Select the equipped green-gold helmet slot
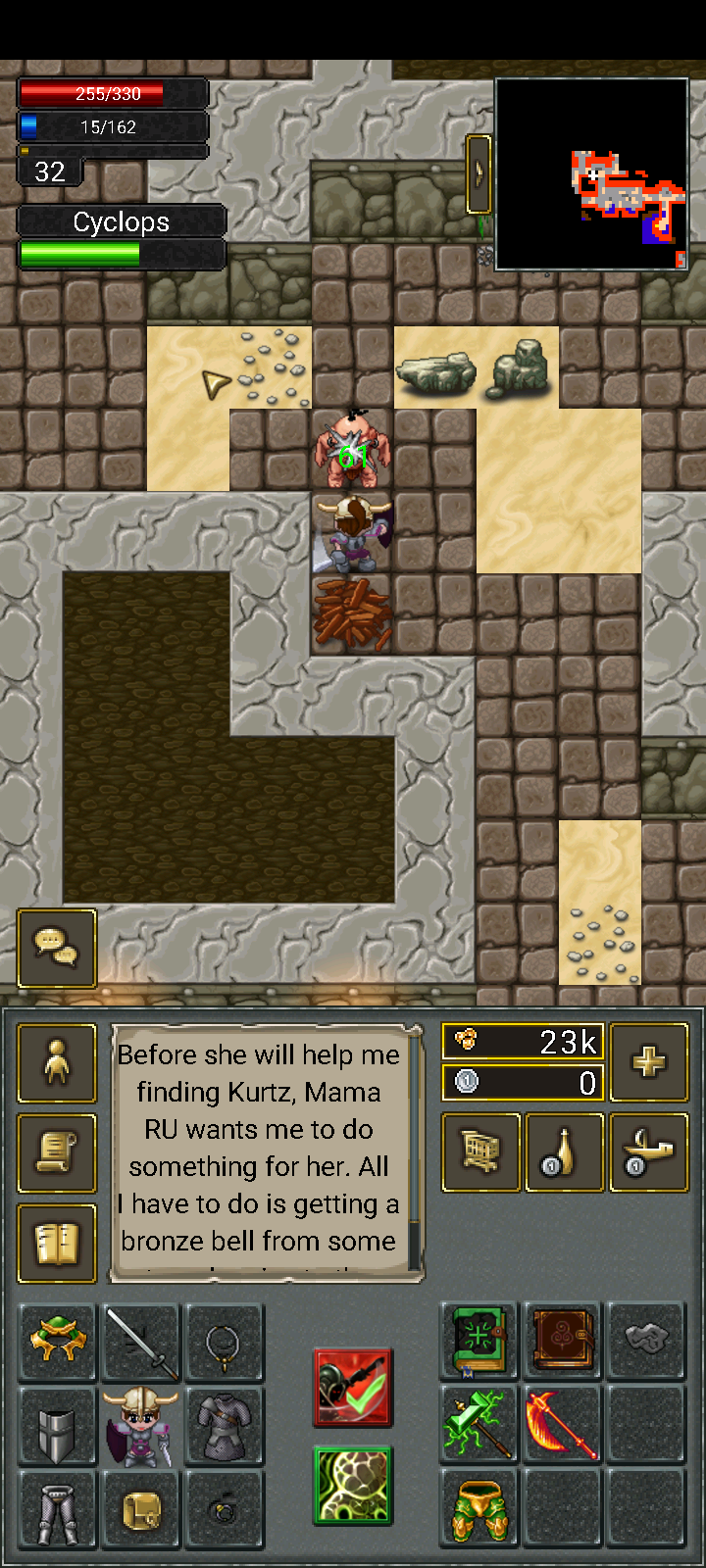706x1568 pixels. pos(57,1343)
